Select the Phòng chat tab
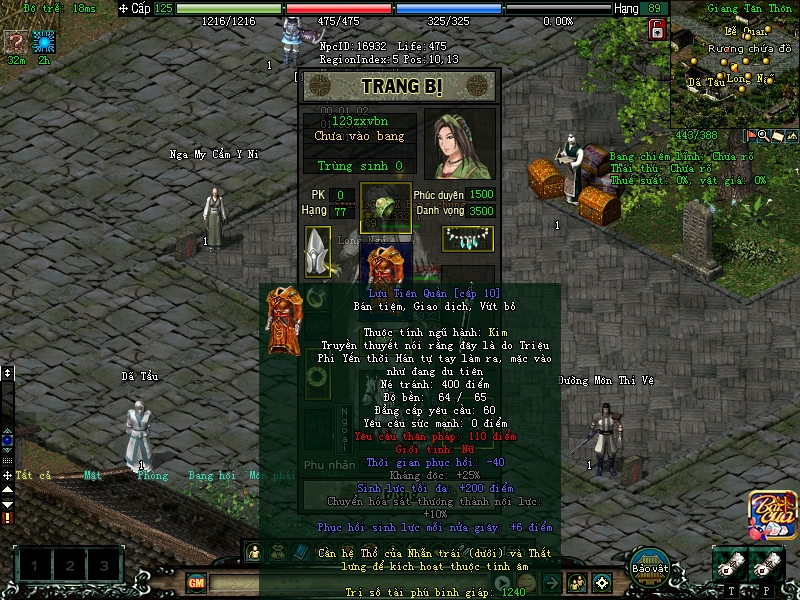Screen dimensions: 800x600 click(153, 476)
